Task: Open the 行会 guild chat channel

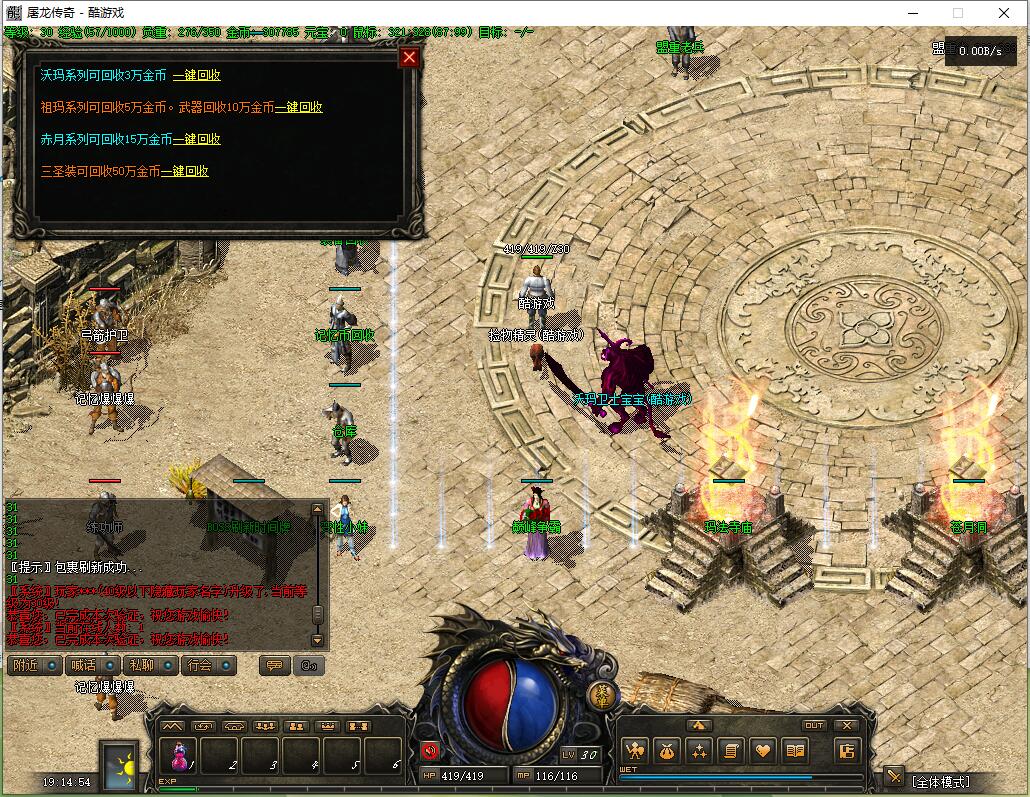Action: 208,665
